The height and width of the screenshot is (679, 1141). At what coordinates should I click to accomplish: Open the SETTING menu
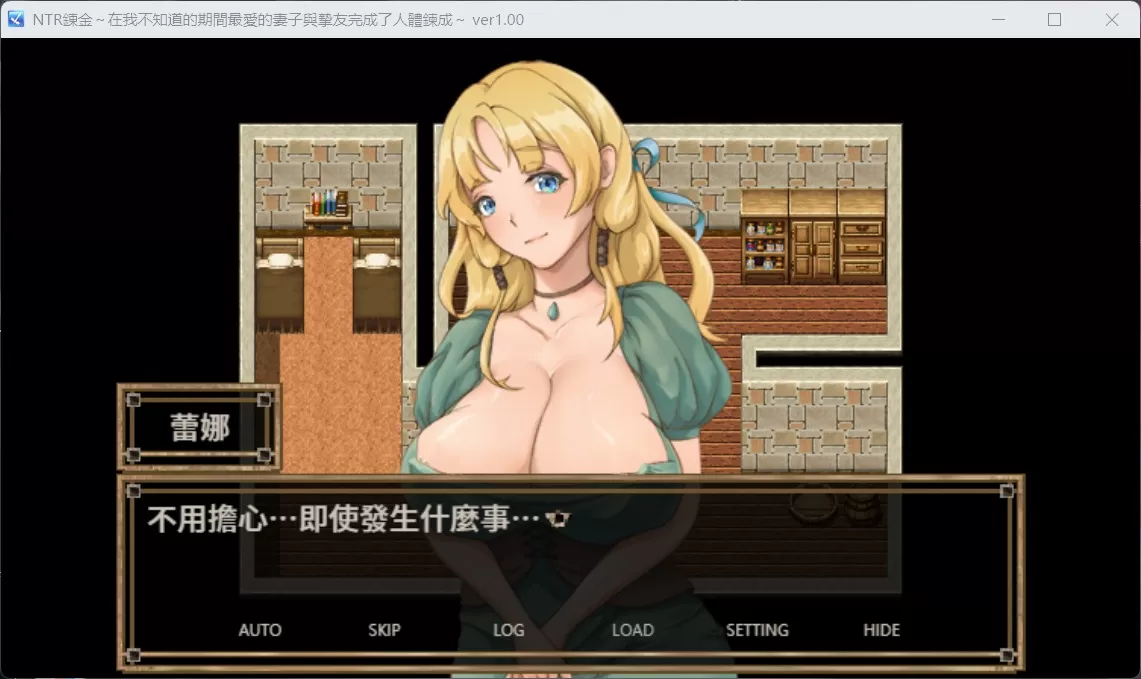[757, 630]
